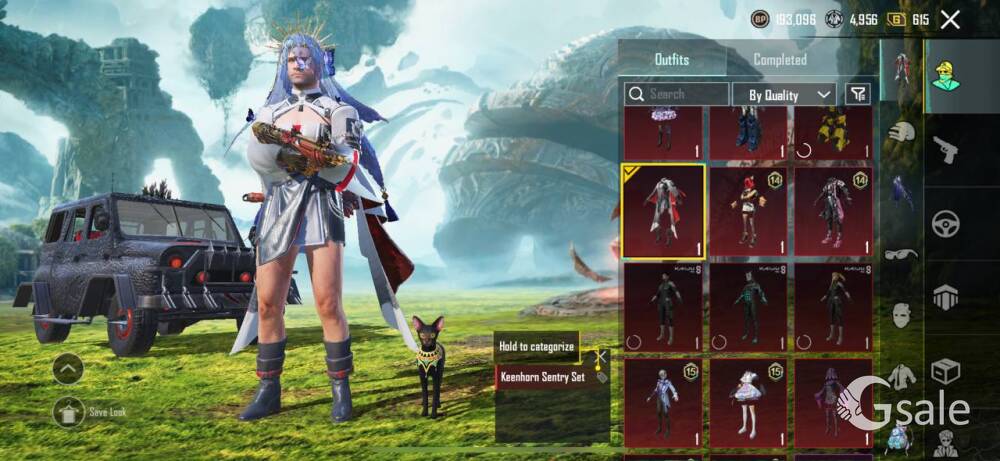Open the sunglasses accessories category

(x=902, y=254)
